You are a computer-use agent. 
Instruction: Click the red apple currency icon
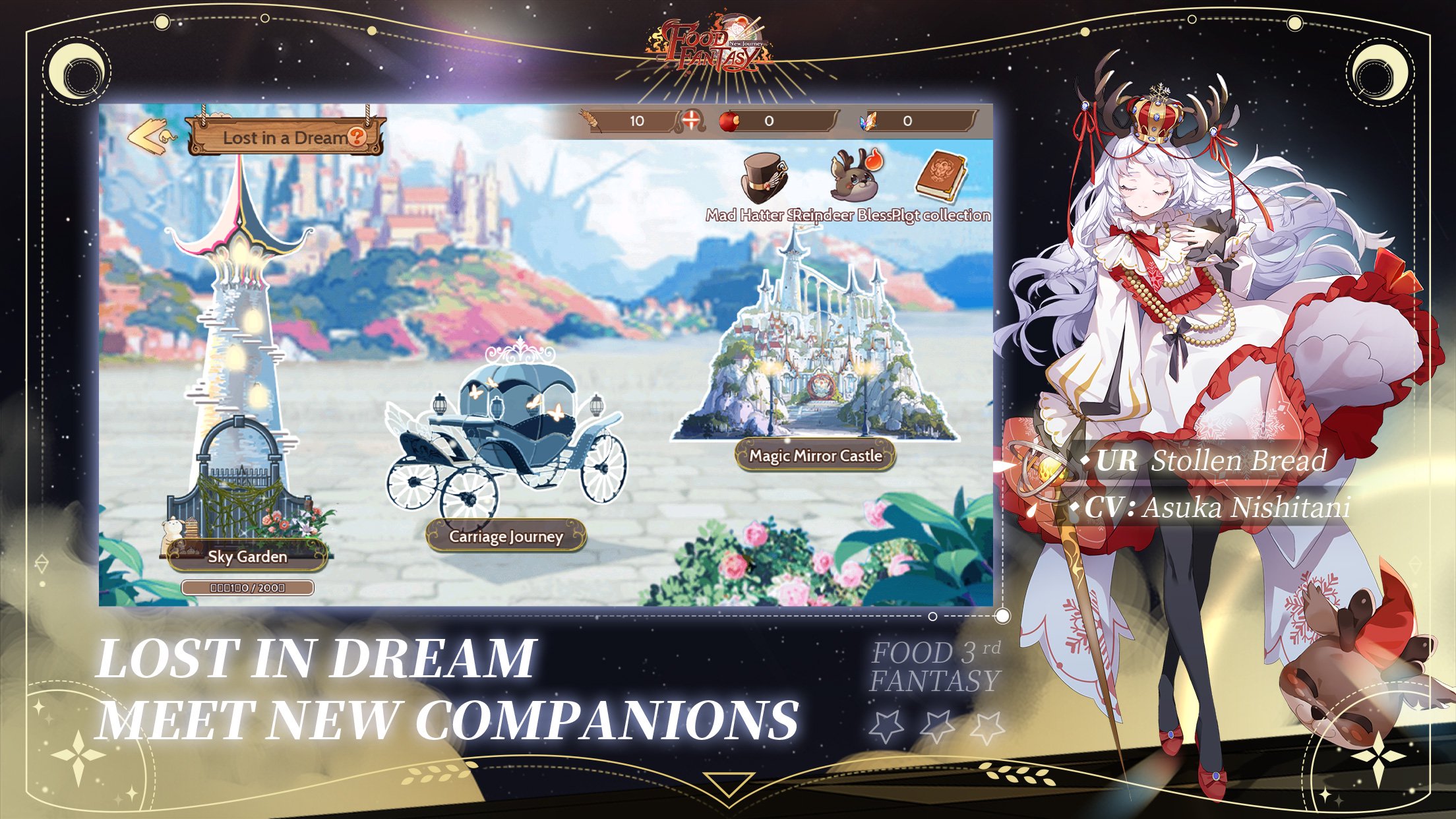[x=729, y=122]
